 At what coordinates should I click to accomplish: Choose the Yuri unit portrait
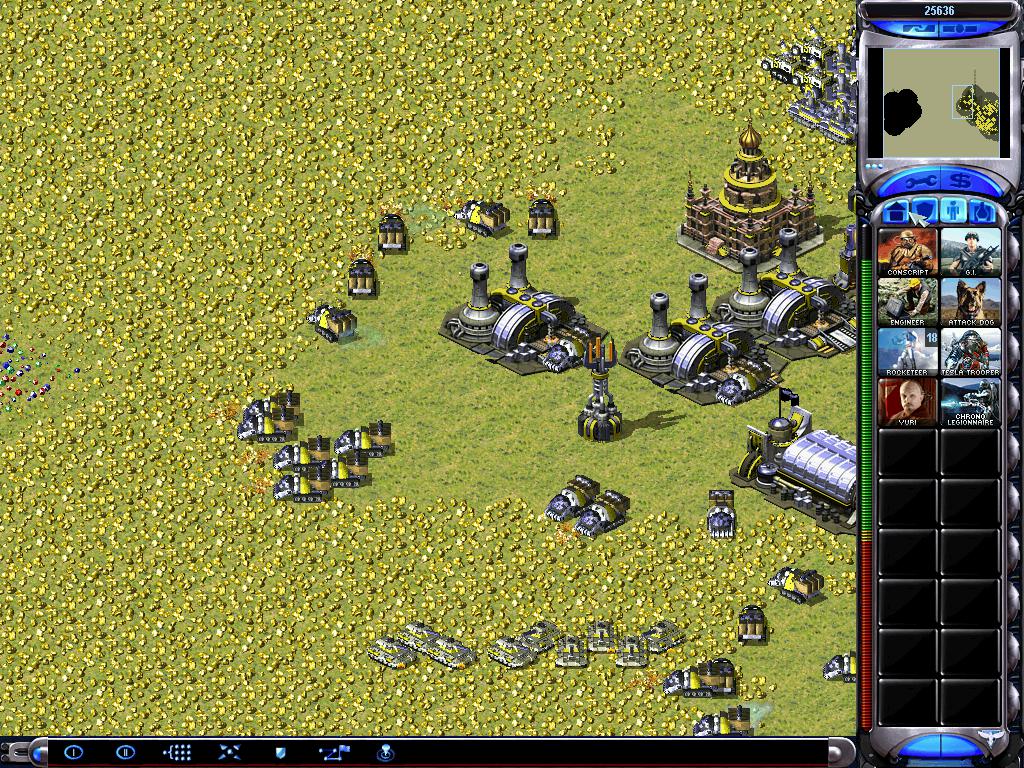[908, 402]
